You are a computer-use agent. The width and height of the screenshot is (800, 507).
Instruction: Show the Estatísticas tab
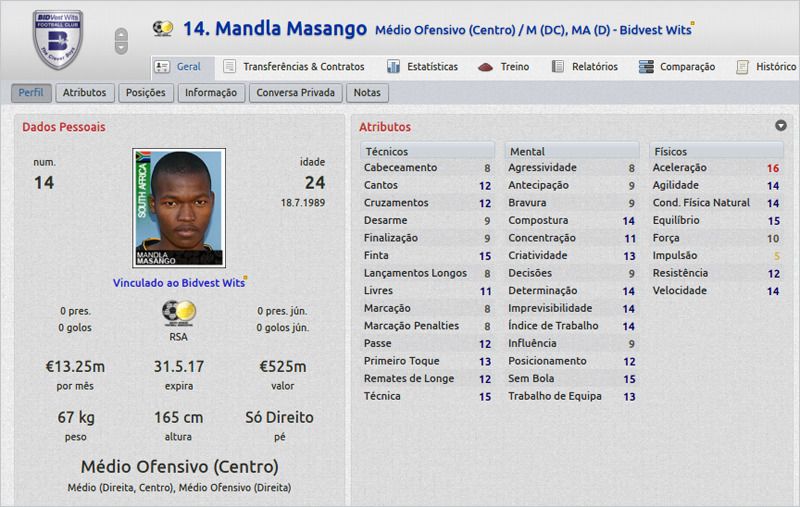pyautogui.click(x=423, y=67)
